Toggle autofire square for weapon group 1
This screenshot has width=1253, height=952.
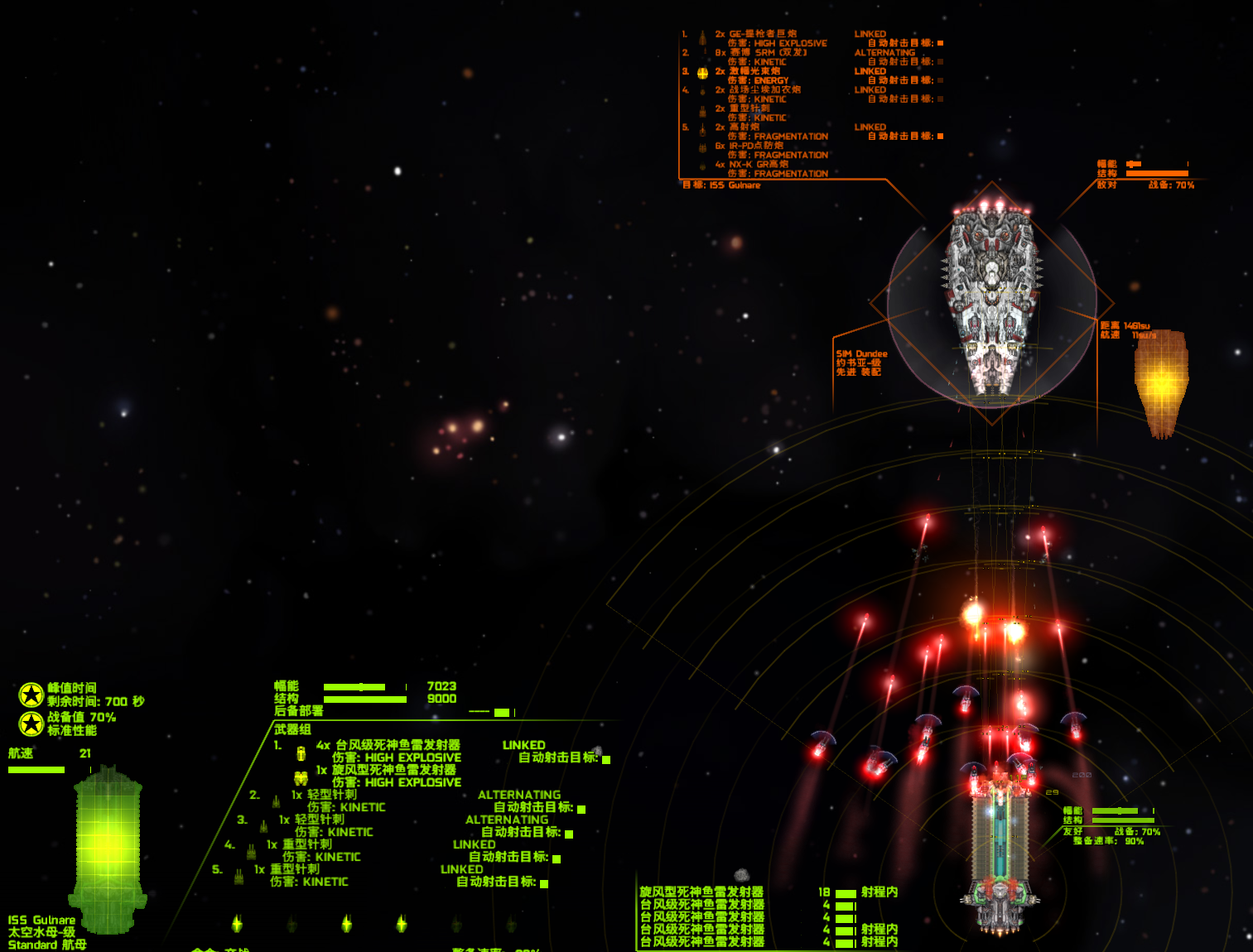[606, 759]
